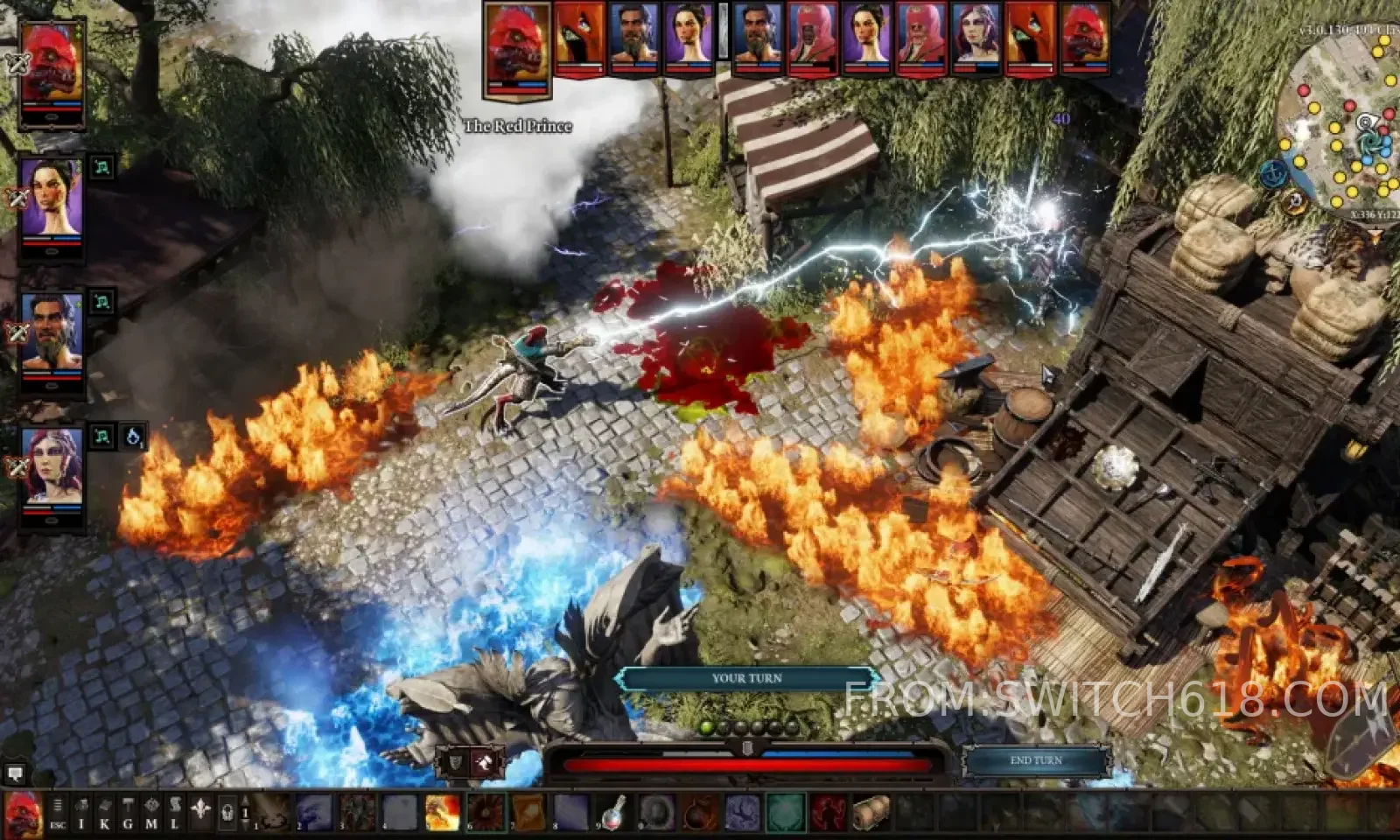This screenshot has height=840, width=1400.
Task: Open the journal L button
Action: click(174, 814)
